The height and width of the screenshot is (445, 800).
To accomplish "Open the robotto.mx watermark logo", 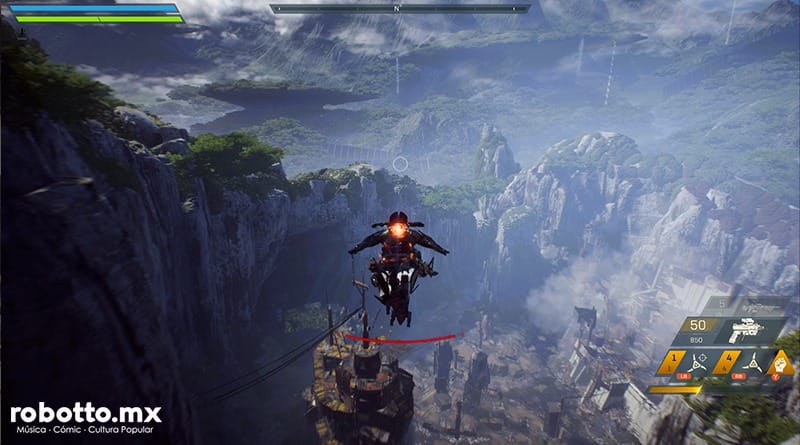I will click(x=86, y=415).
